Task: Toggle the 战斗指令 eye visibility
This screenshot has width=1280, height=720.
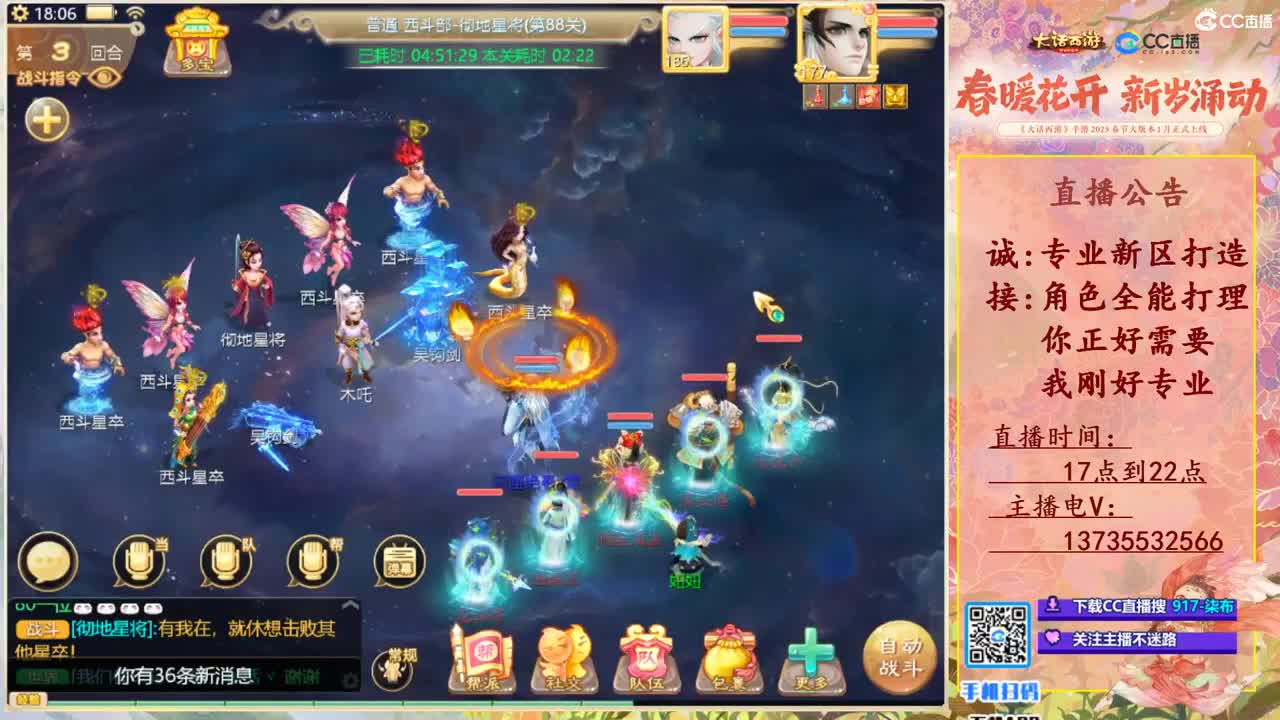Action: click(103, 77)
